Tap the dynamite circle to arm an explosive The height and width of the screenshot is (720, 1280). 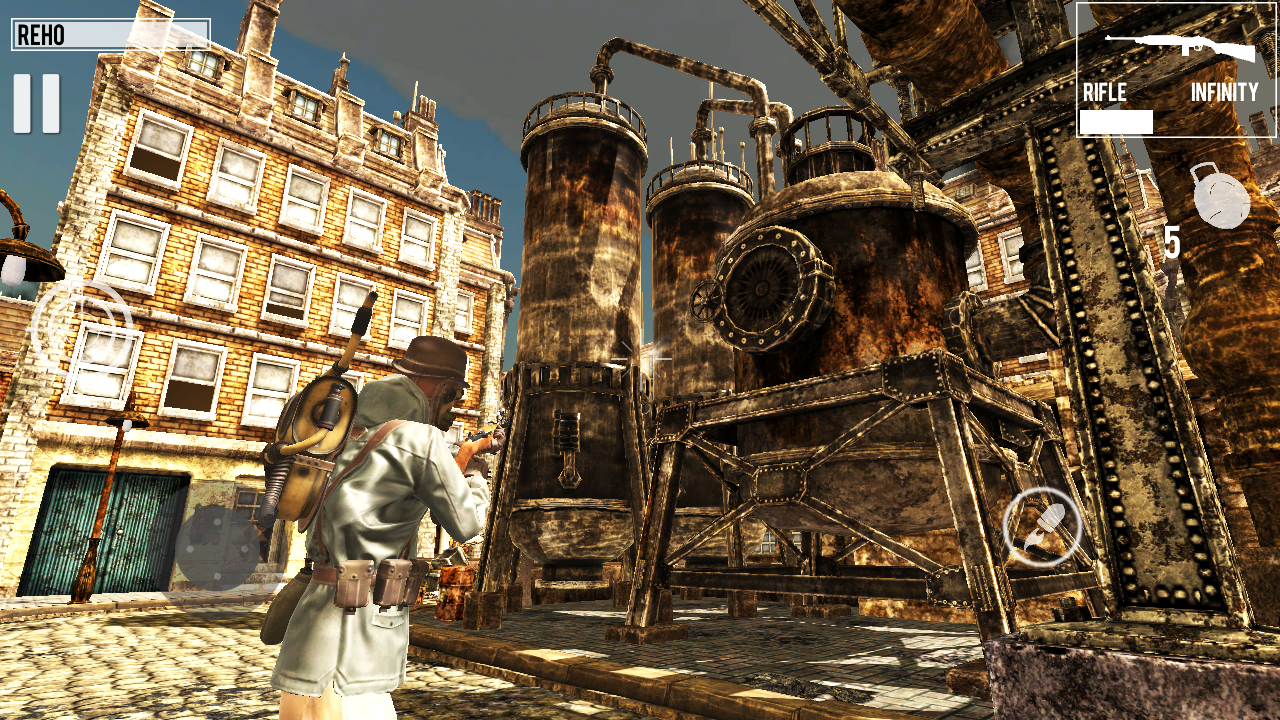[x=1041, y=523]
